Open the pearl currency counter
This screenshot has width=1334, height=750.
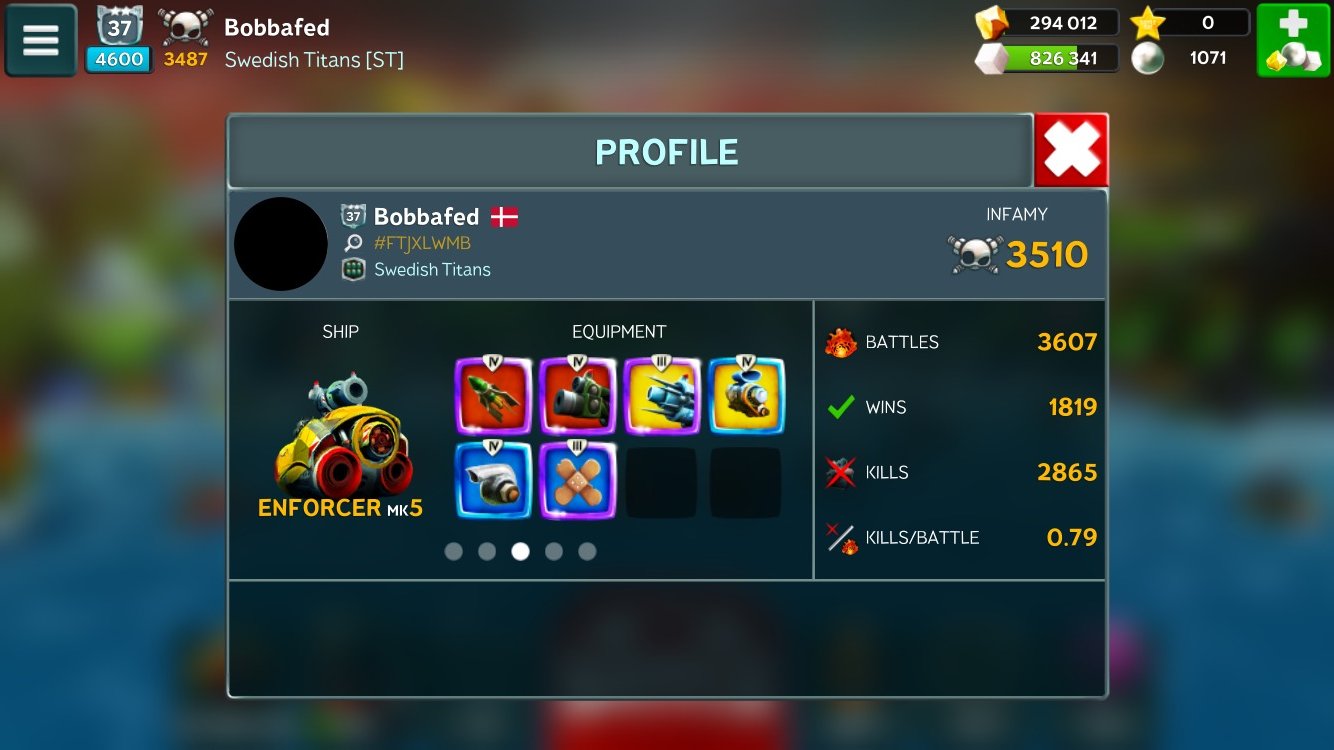[1190, 58]
